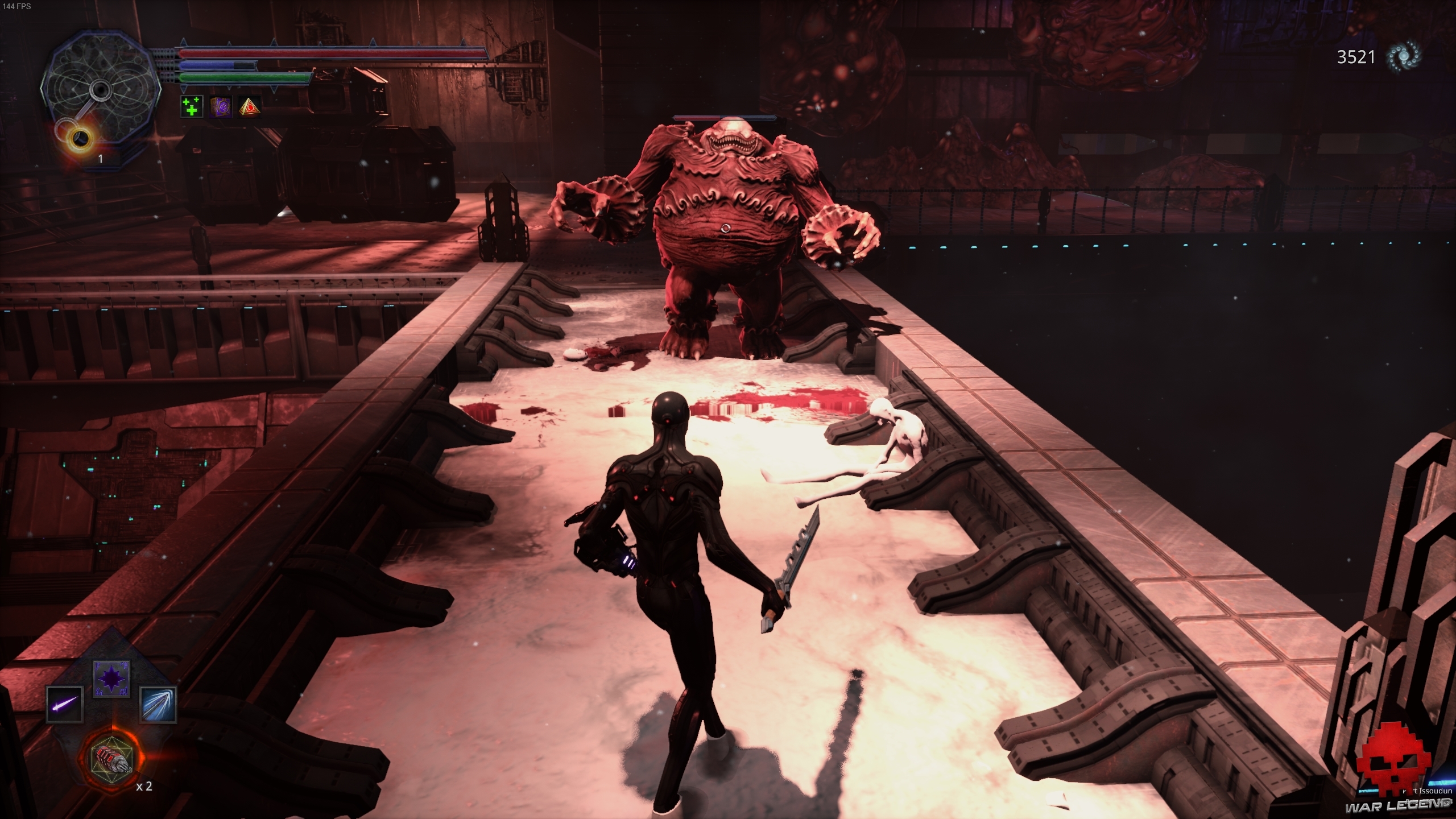Use the glowing orange ring healing item
Image resolution: width=1456 pixels, height=819 pixels.
pyautogui.click(x=81, y=136)
